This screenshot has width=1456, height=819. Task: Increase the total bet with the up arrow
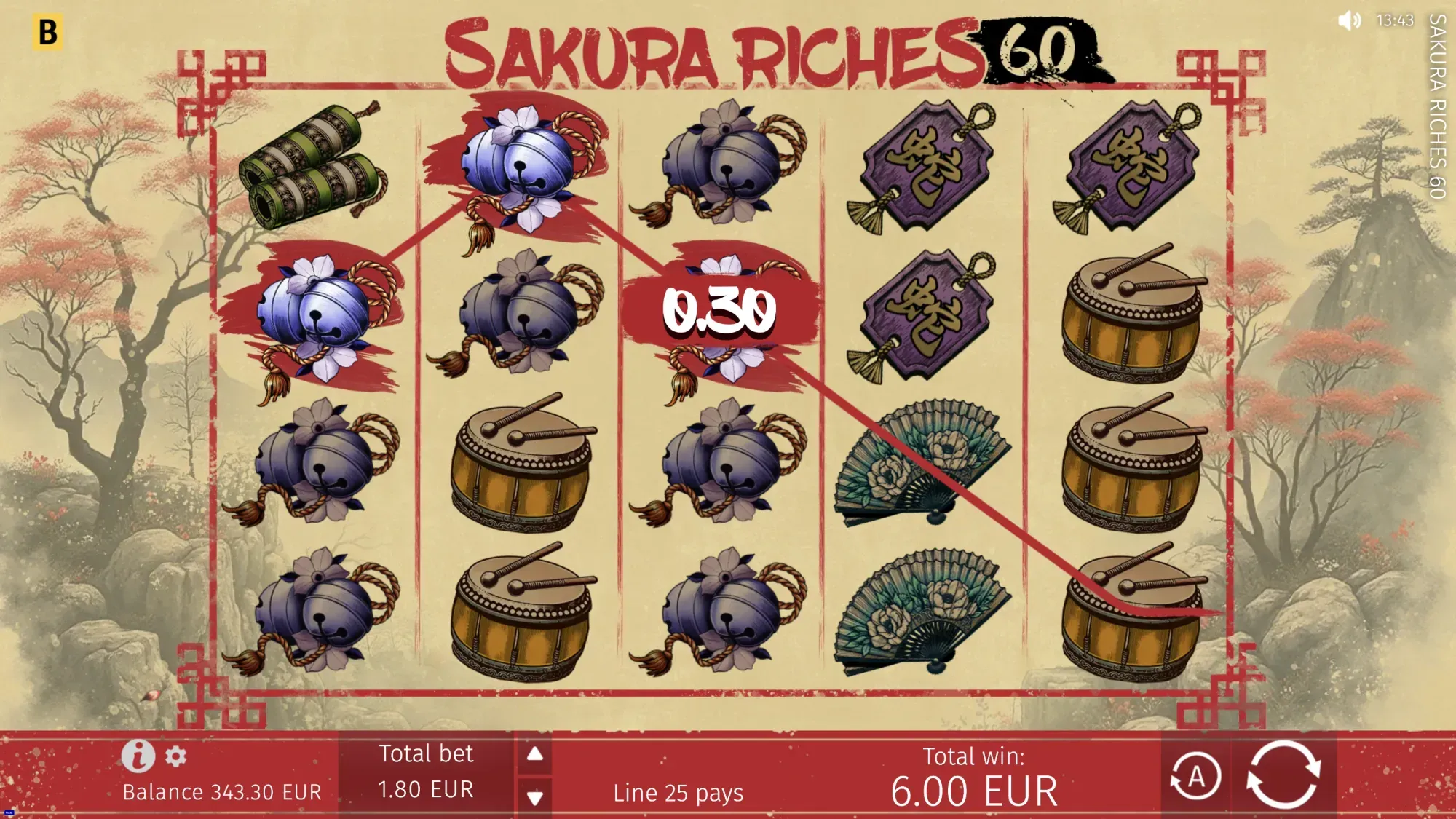click(535, 753)
